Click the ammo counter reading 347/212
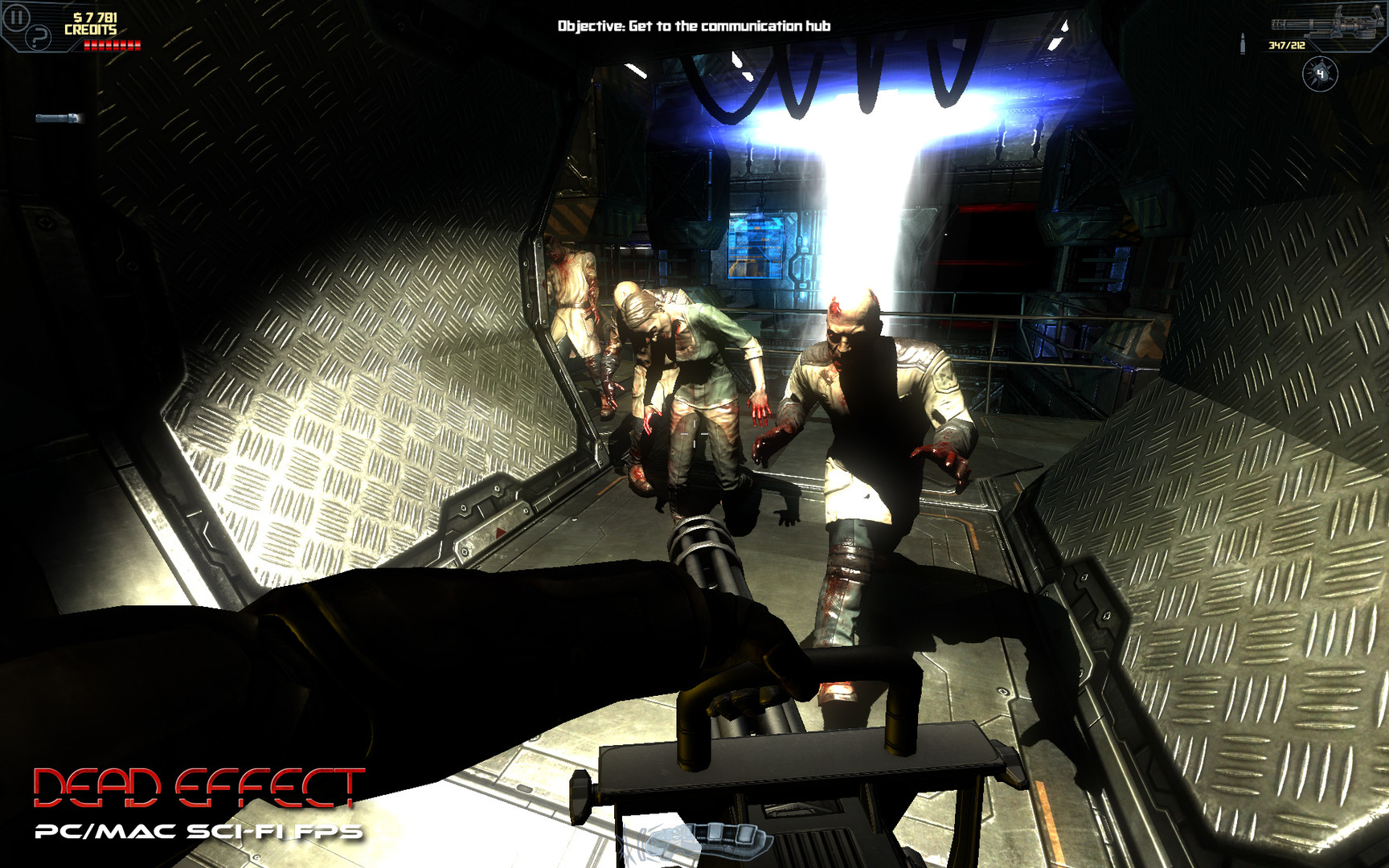 click(1286, 43)
